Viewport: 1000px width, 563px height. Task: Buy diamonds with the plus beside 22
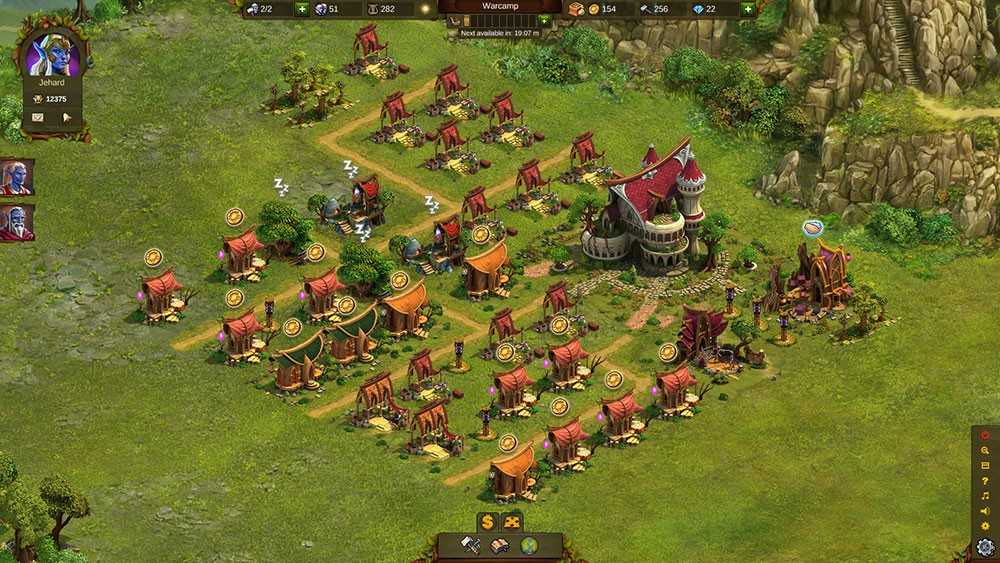(x=747, y=9)
